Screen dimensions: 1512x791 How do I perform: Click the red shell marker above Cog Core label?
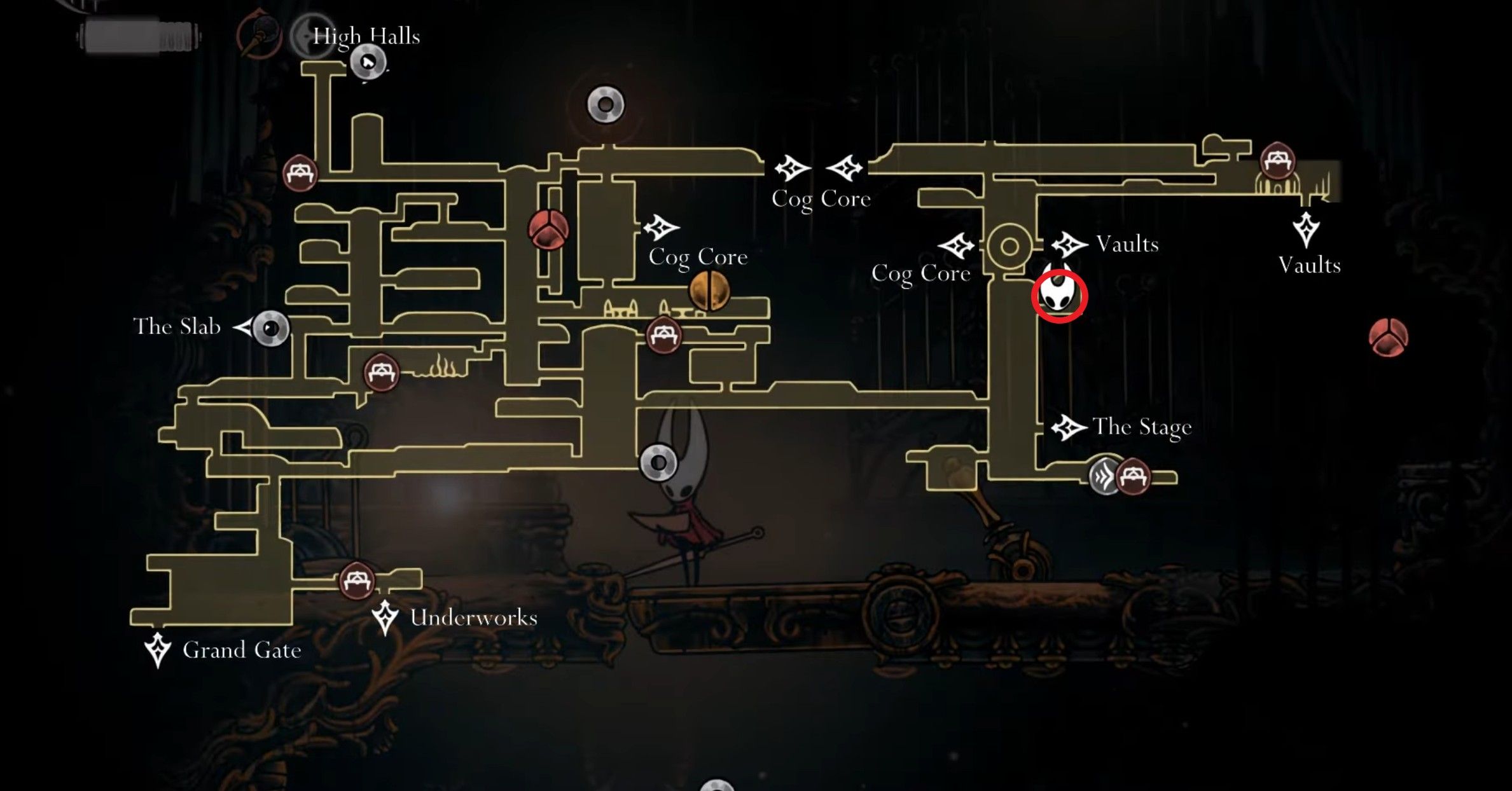click(x=547, y=229)
